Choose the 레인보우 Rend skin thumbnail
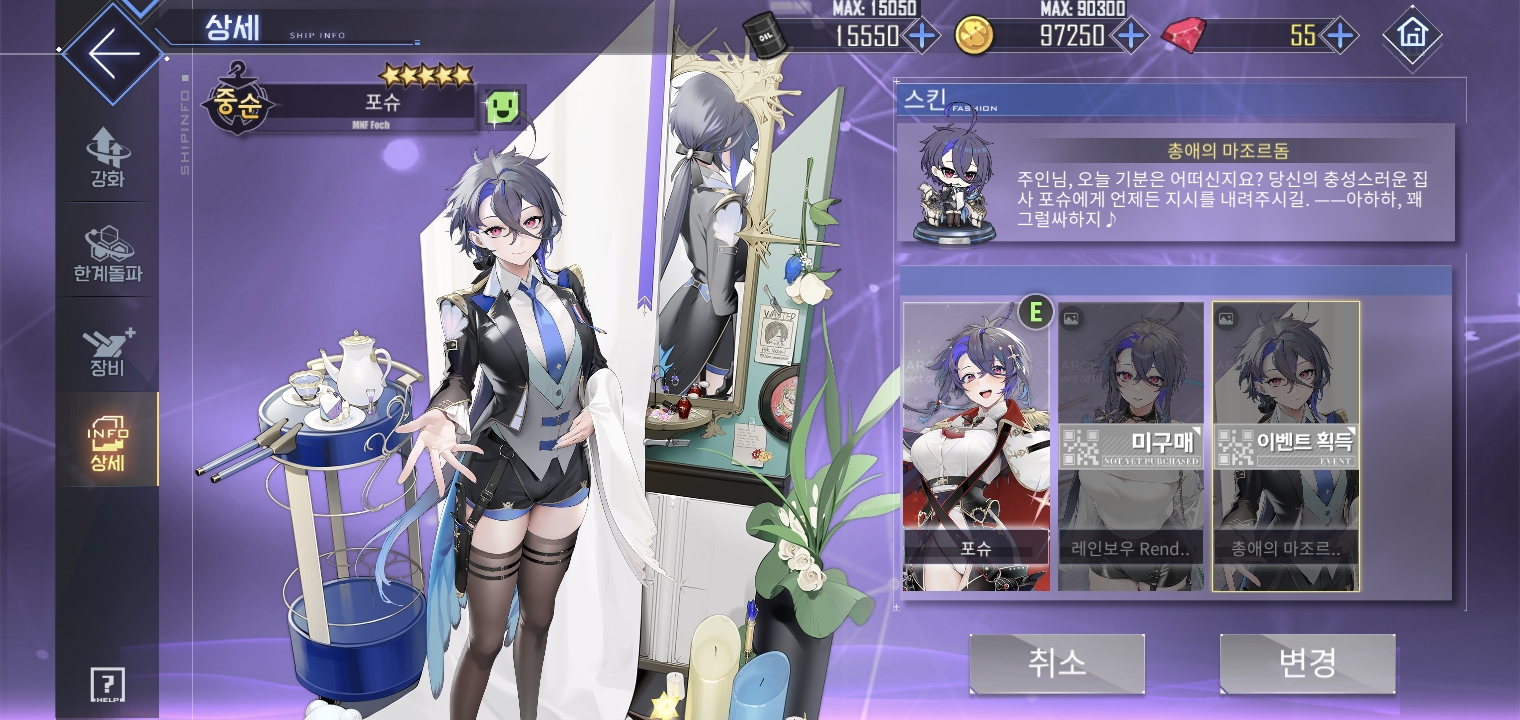 [1131, 446]
